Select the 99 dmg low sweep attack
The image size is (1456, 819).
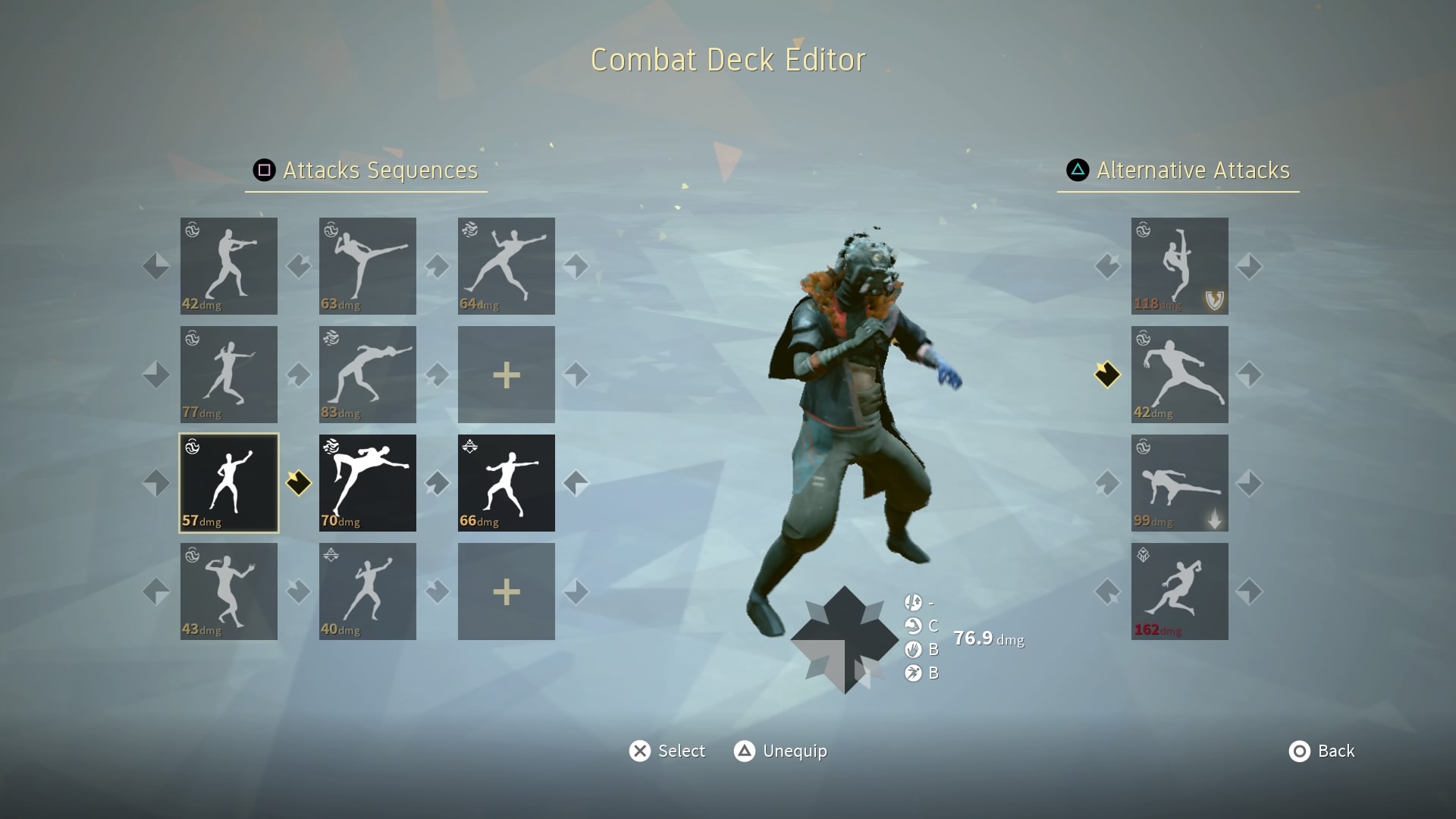[x=1179, y=483]
